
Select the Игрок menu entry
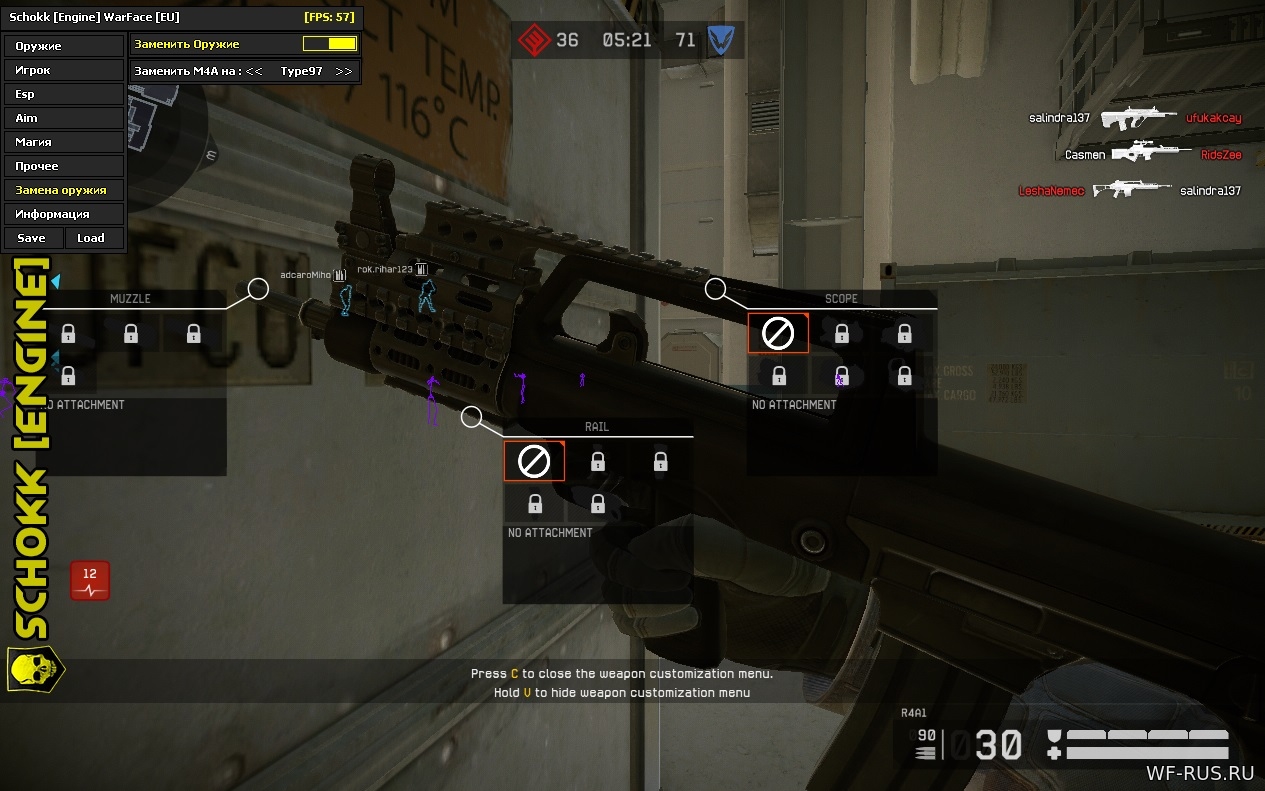[x=64, y=70]
